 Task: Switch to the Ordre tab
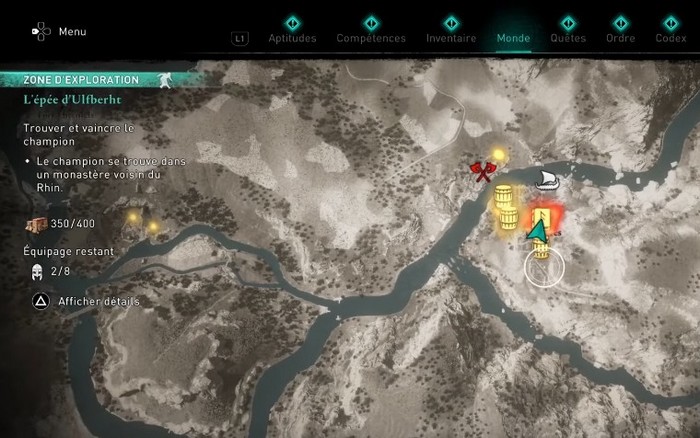tap(621, 38)
